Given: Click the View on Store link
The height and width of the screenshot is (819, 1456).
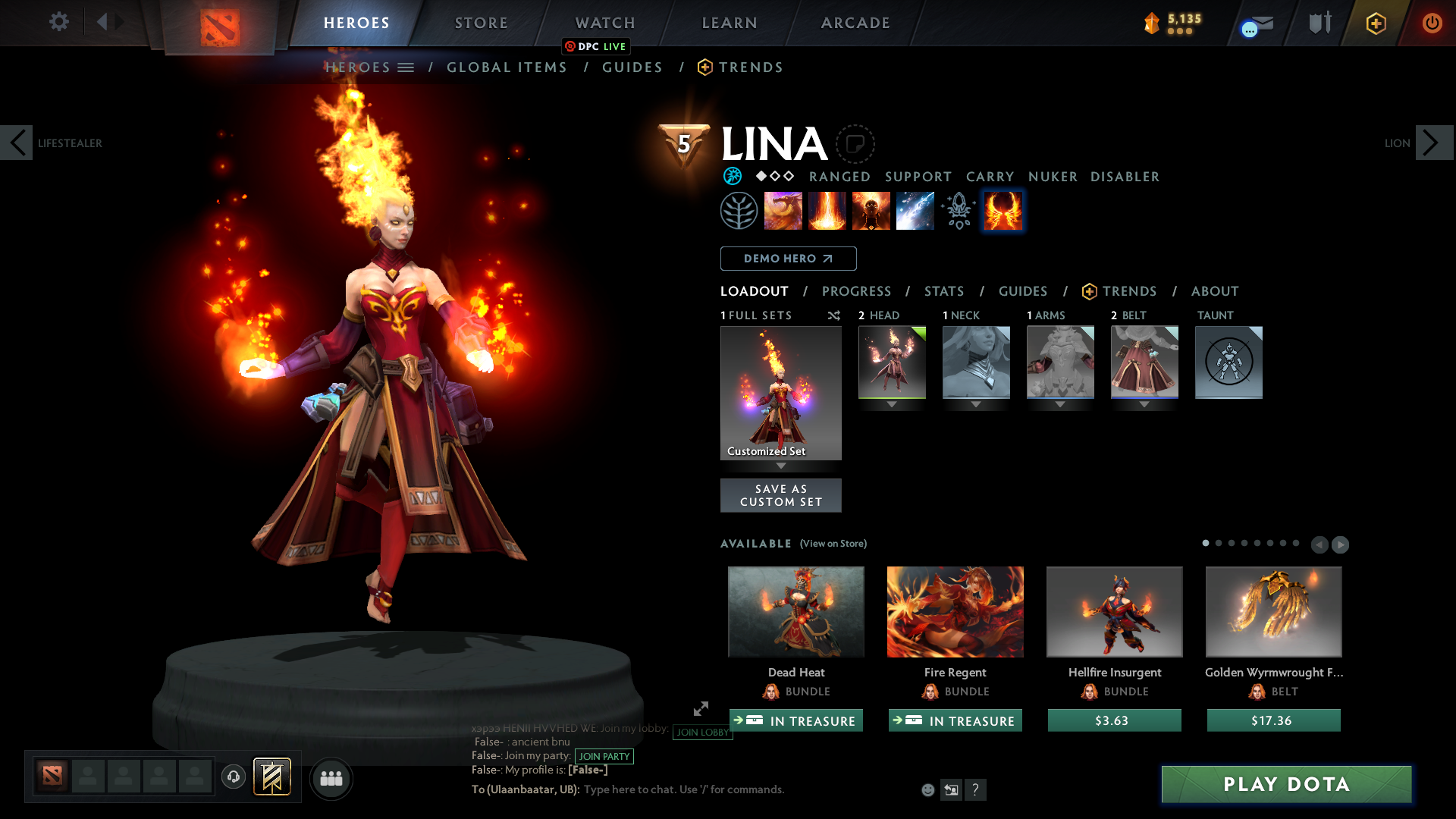Looking at the screenshot, I should [x=833, y=544].
